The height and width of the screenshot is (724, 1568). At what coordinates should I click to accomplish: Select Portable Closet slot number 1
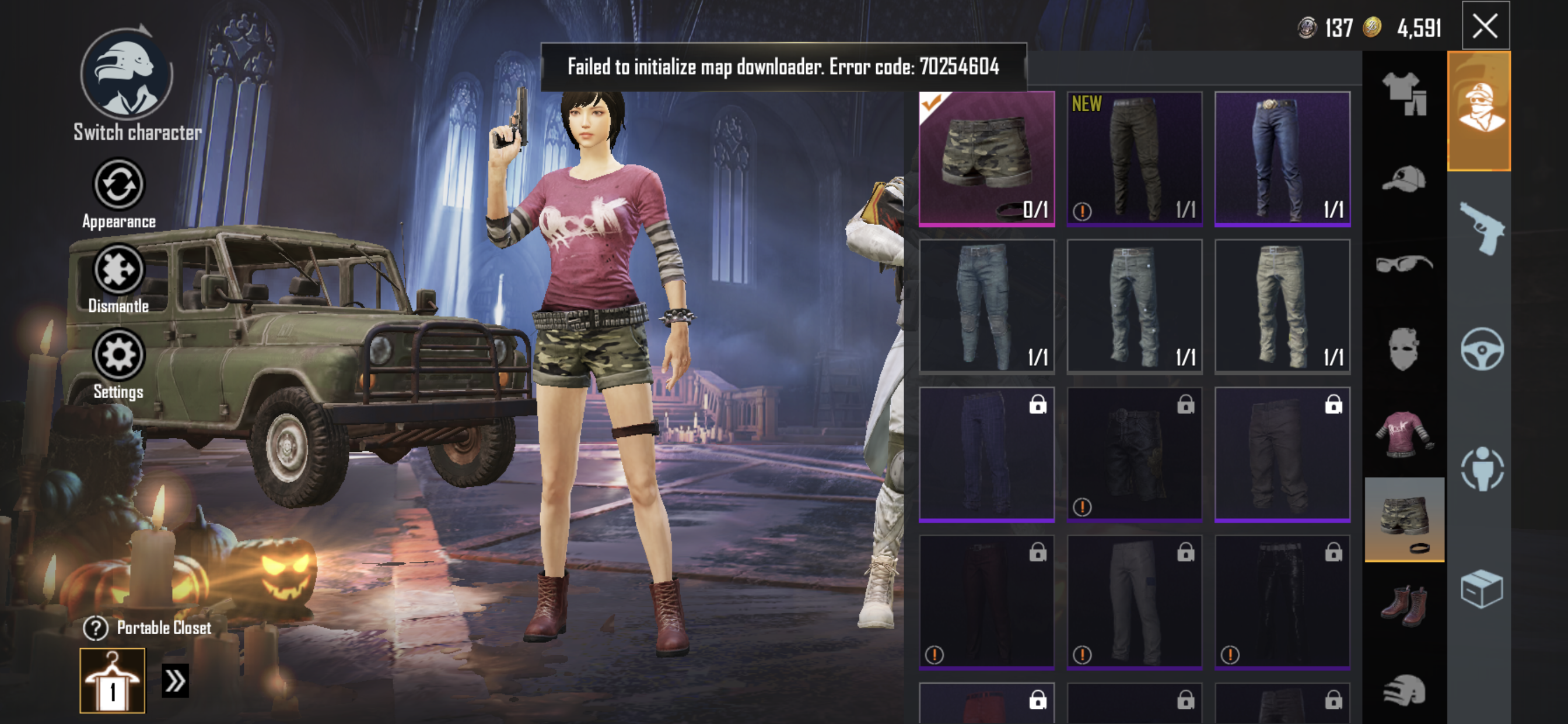pos(113,680)
